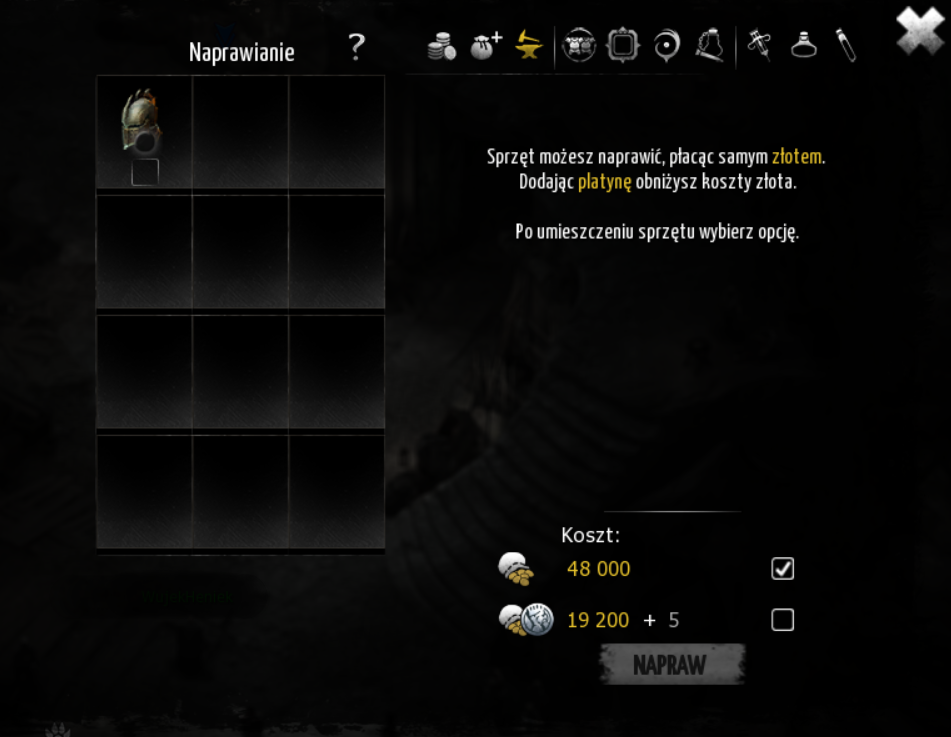Image resolution: width=951 pixels, height=737 pixels.
Task: Enable the 19 200 + 5 platinum payment checkbox
Action: [x=782, y=620]
